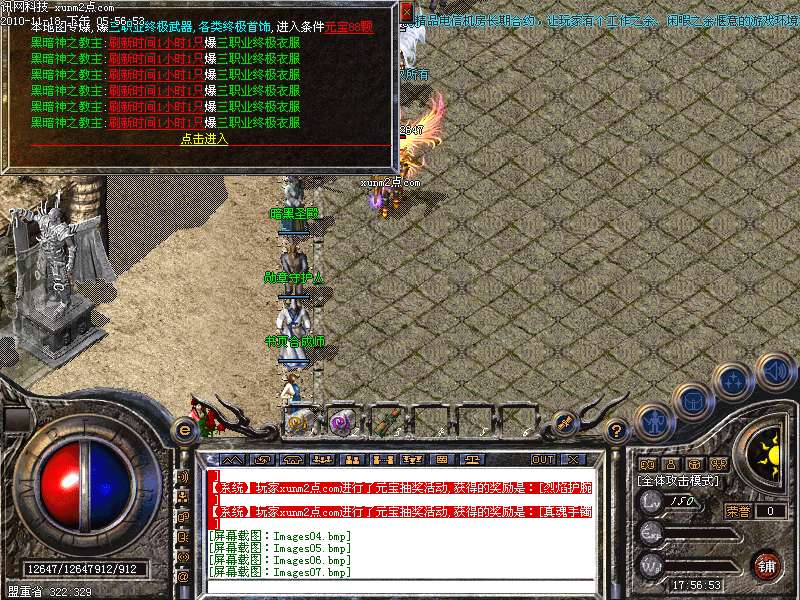The height and width of the screenshot is (600, 800).
Task: Toggle the sound speaker button
Action: pos(775,371)
